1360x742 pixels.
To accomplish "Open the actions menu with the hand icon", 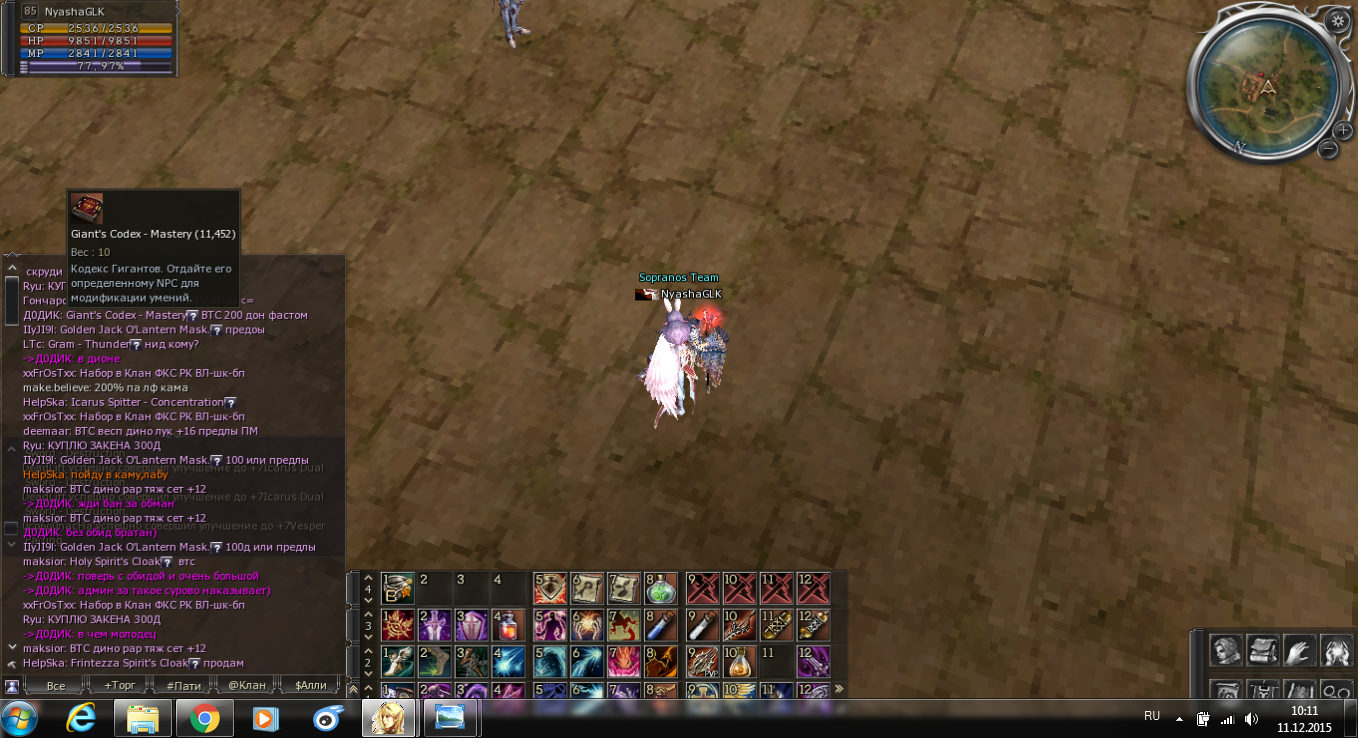I will (1297, 652).
